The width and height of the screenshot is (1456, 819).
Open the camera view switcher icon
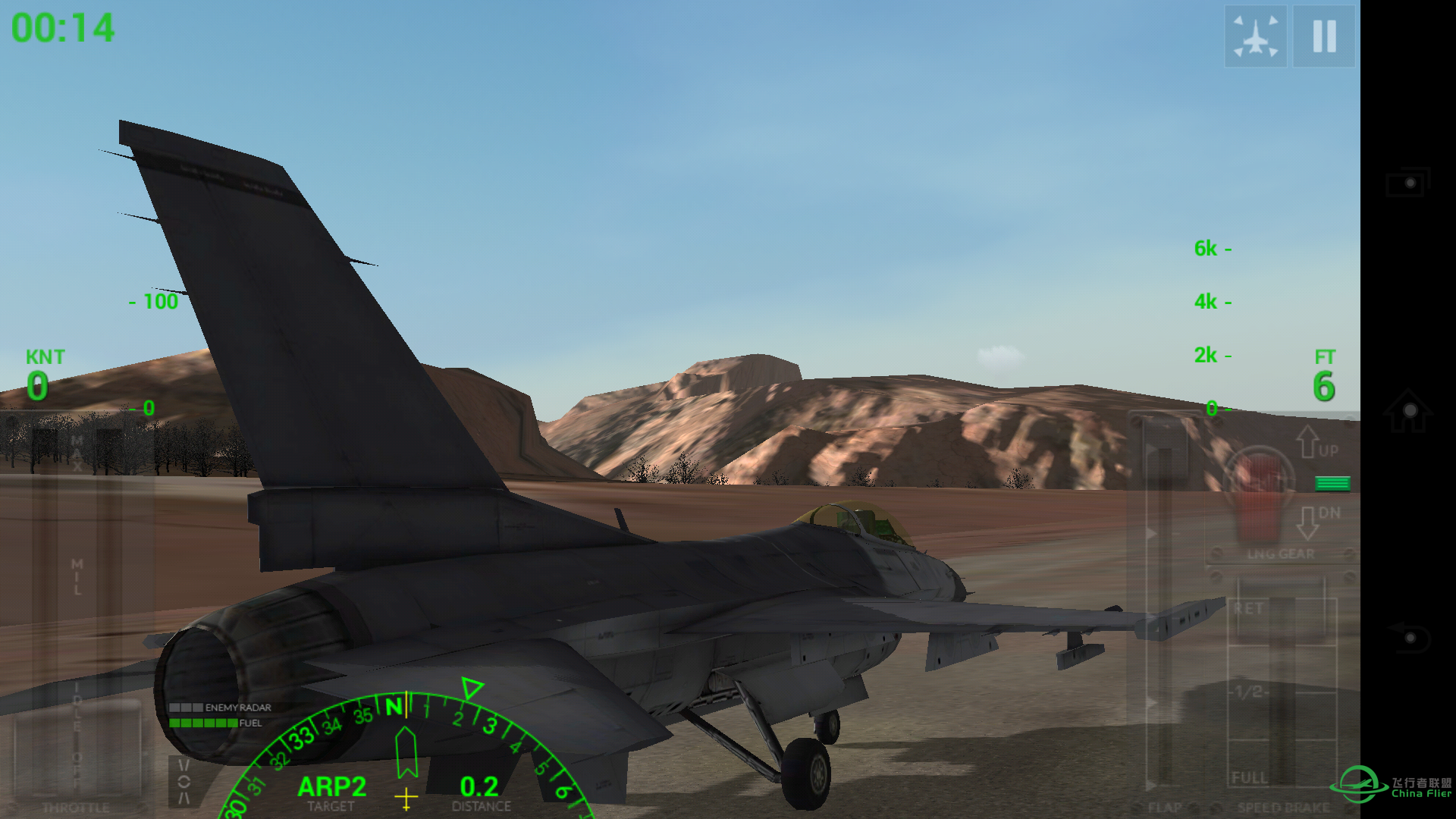click(x=1255, y=36)
